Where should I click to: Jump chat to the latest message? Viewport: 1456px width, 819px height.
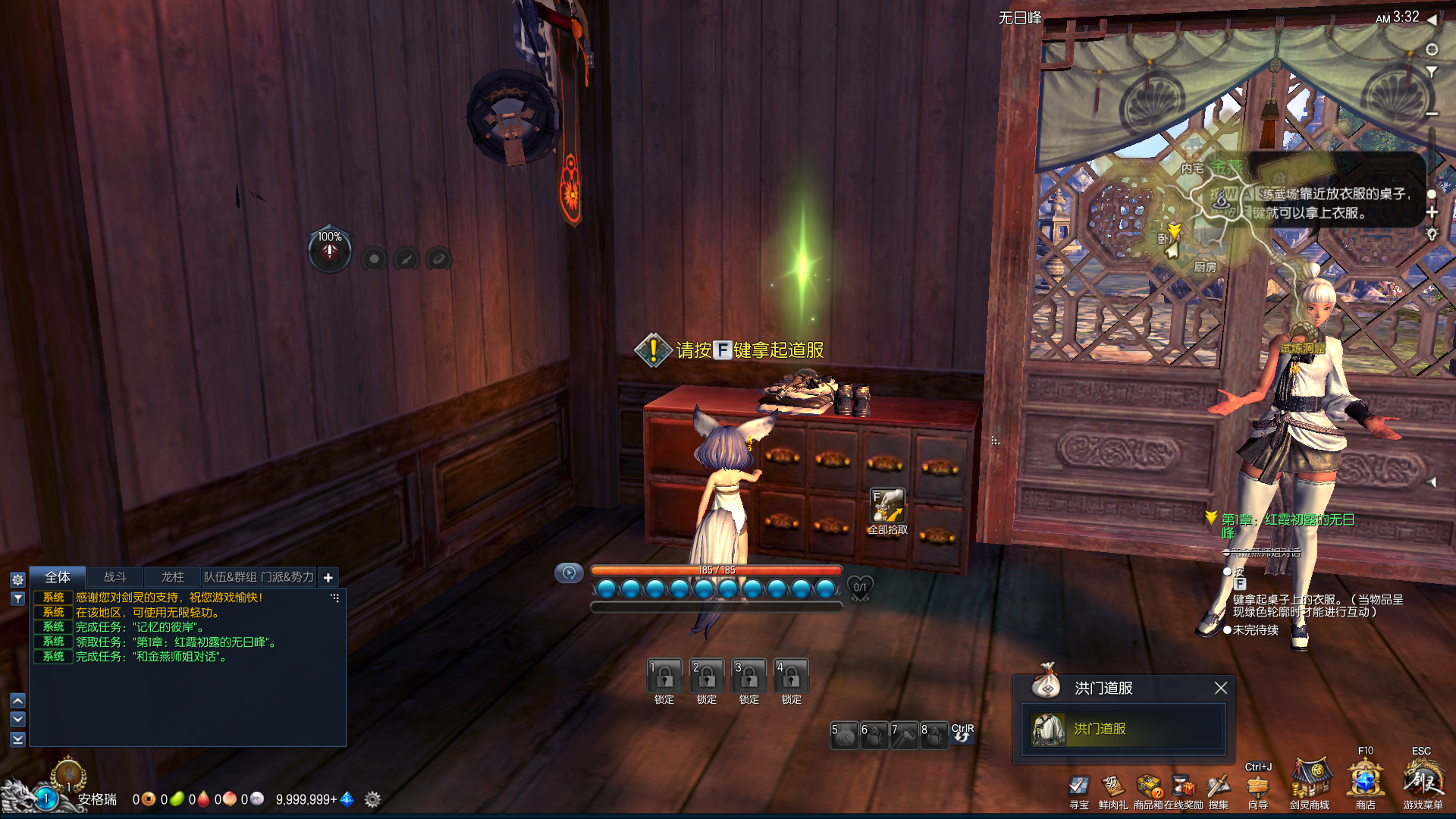click(x=18, y=739)
